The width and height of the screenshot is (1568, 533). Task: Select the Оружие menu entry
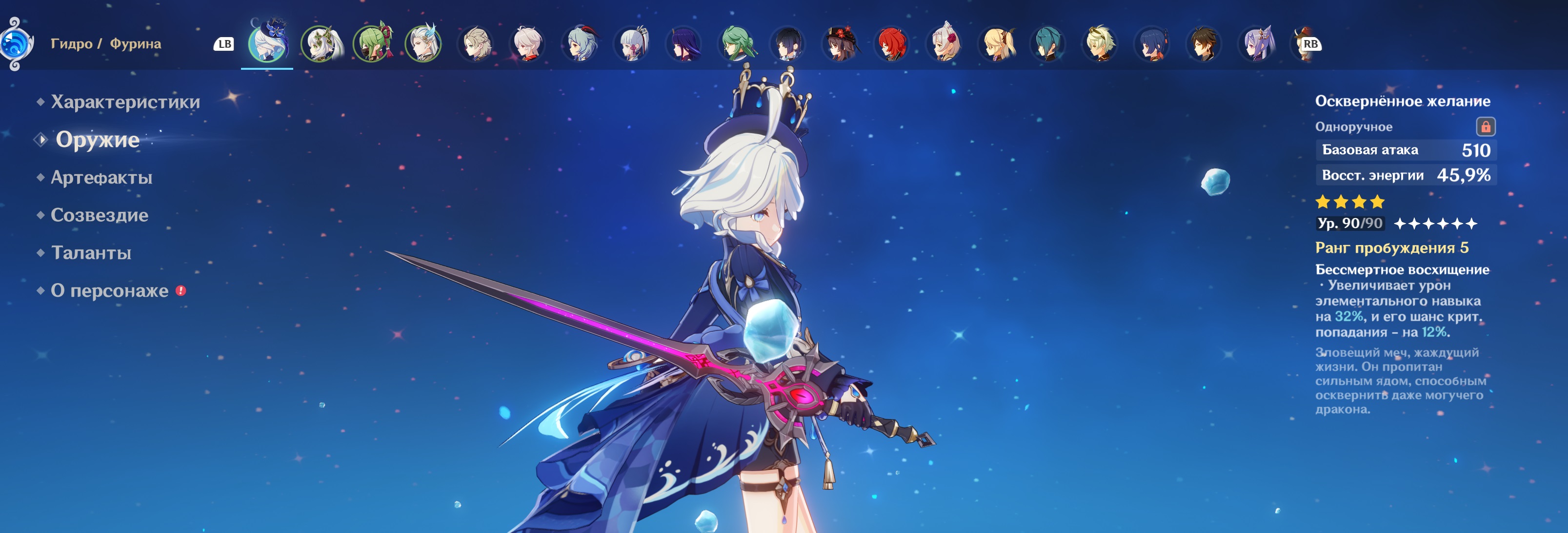(x=98, y=140)
